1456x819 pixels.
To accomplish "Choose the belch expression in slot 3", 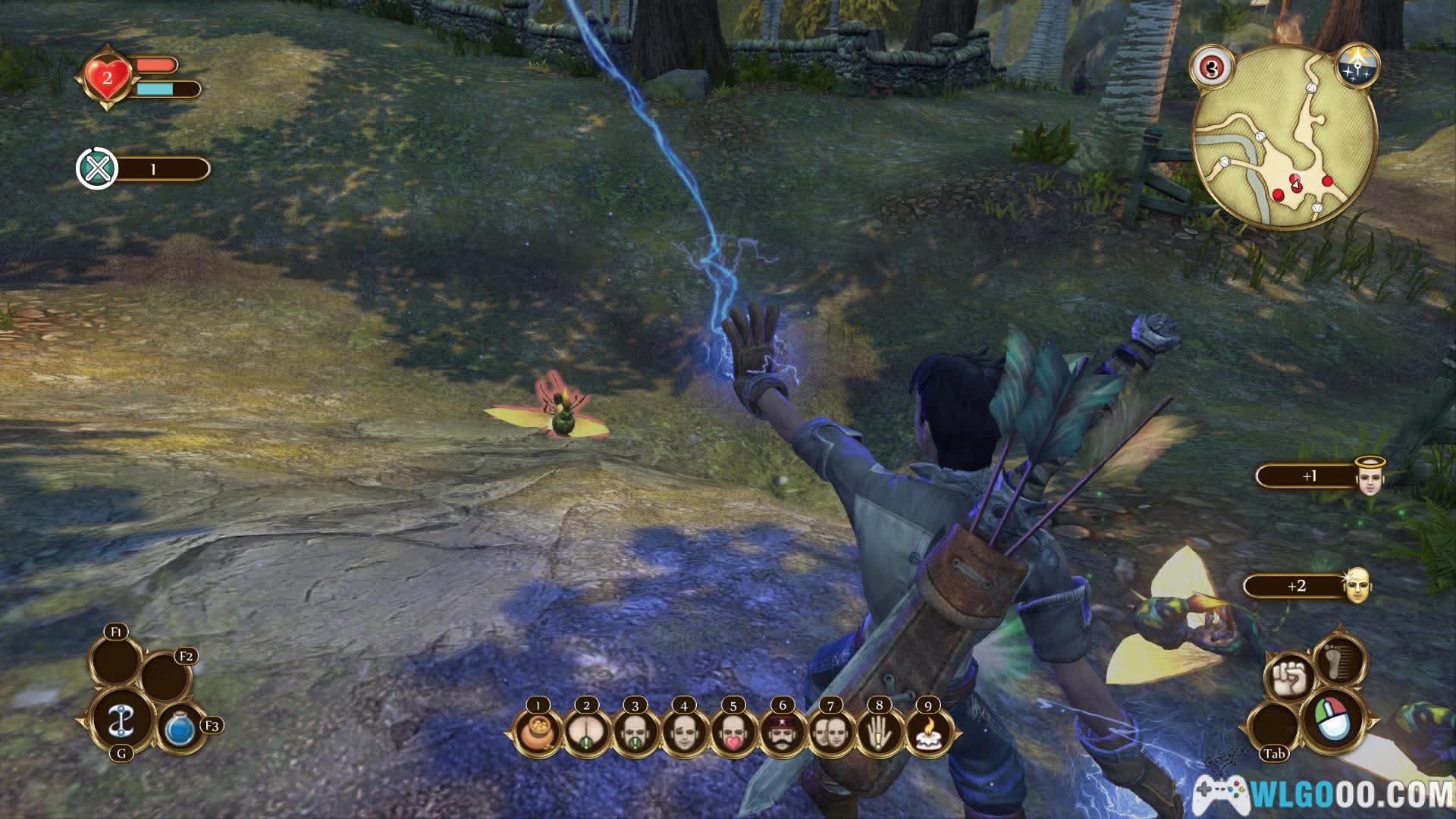I will (x=635, y=733).
